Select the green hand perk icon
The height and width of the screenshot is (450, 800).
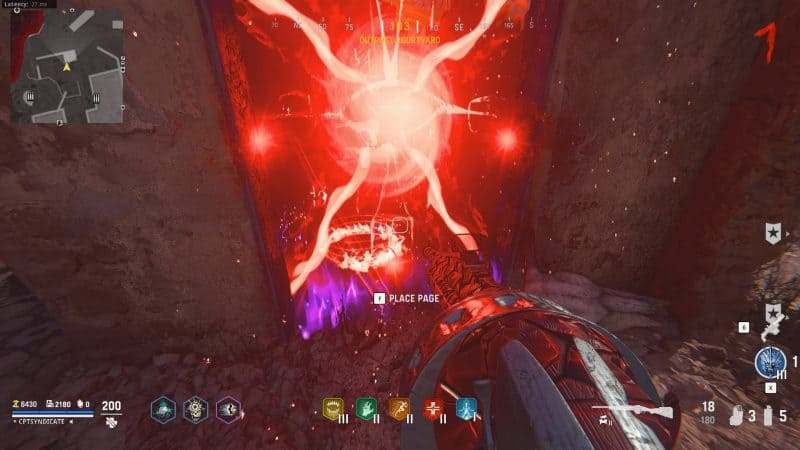pyautogui.click(x=366, y=408)
